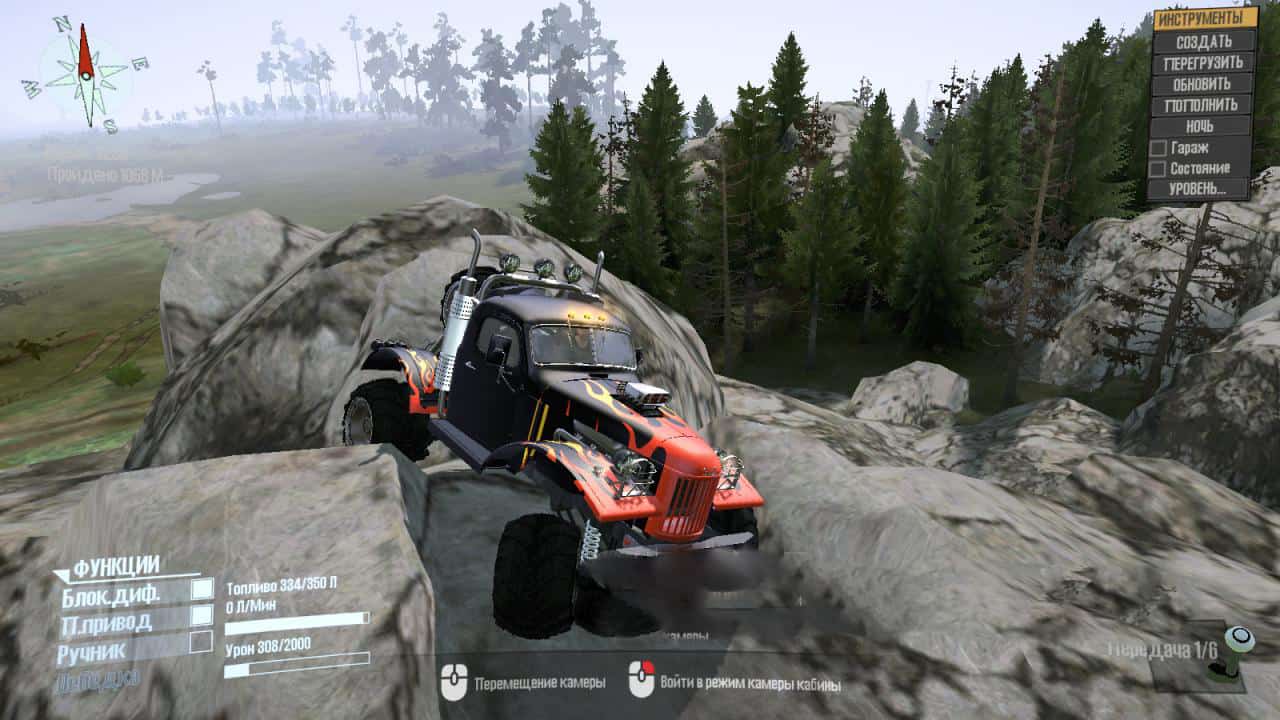Image resolution: width=1280 pixels, height=720 pixels.
Task: Toggle the П.привод all-wheel drive box
Action: tap(202, 615)
